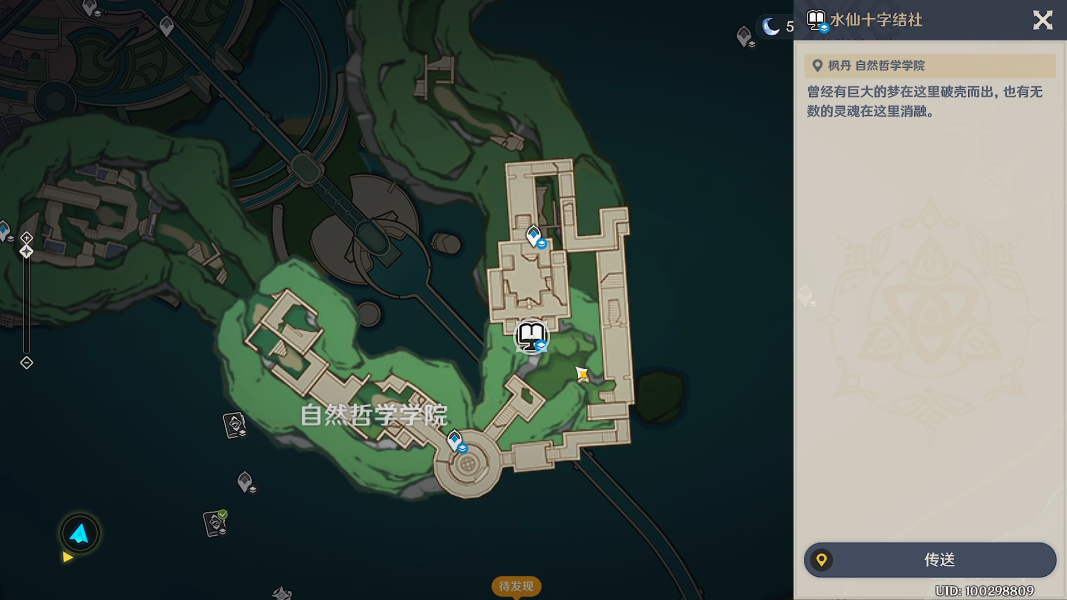Screen dimensions: 1067x600
Task: Click the map zoom-in button atop the slider
Action: (x=27, y=238)
